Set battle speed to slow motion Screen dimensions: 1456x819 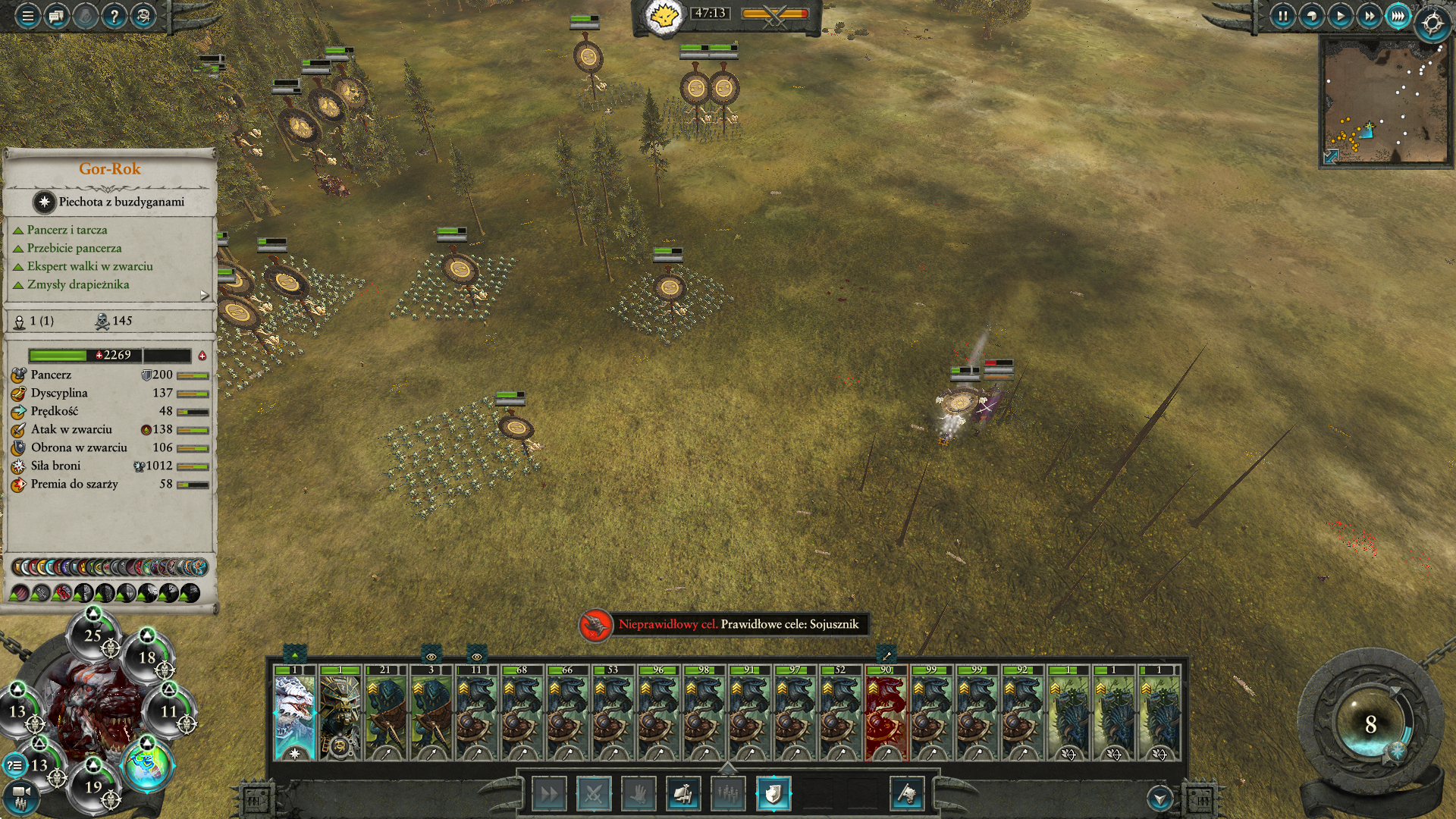[x=1311, y=16]
